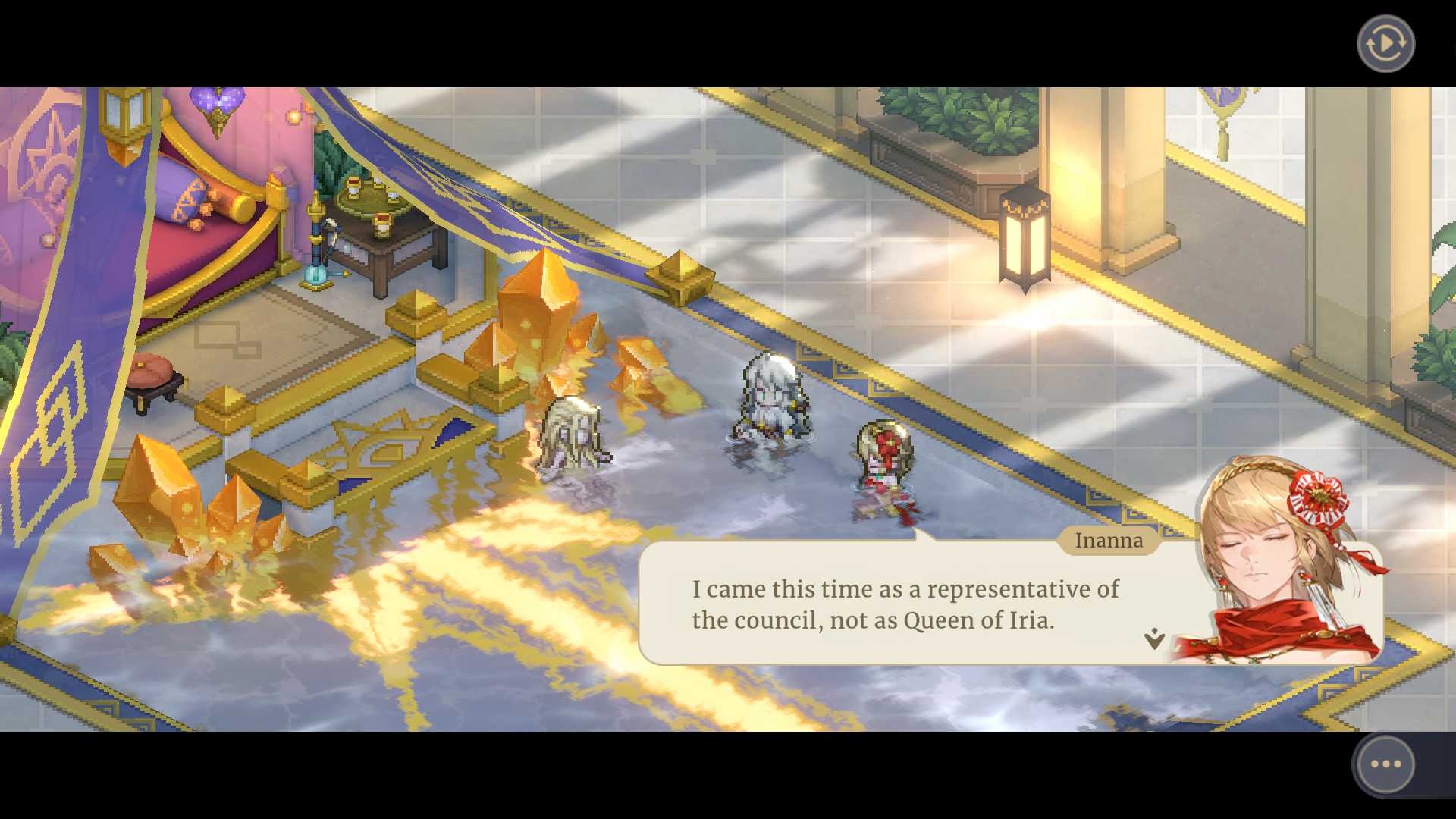Viewport: 1456px width, 819px height.
Task: Advance Inanna's dialogue with the arrow
Action: (x=1154, y=639)
